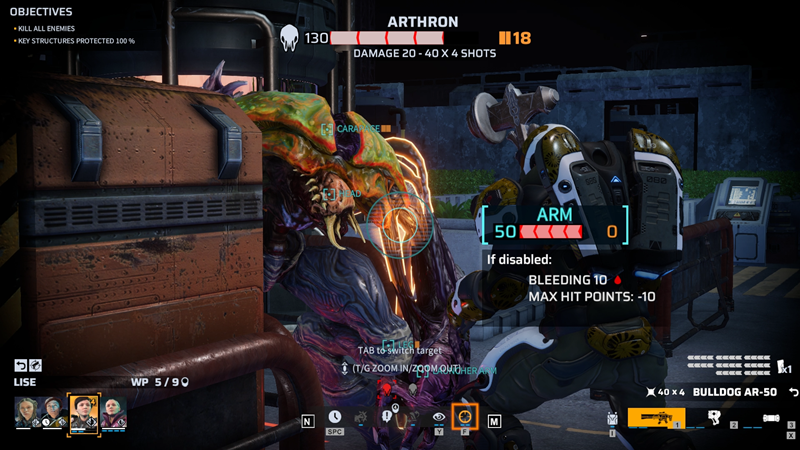This screenshot has width=800, height=450.
Task: Click the reload arrow beside Bulldog AR-50
Action: (792, 391)
